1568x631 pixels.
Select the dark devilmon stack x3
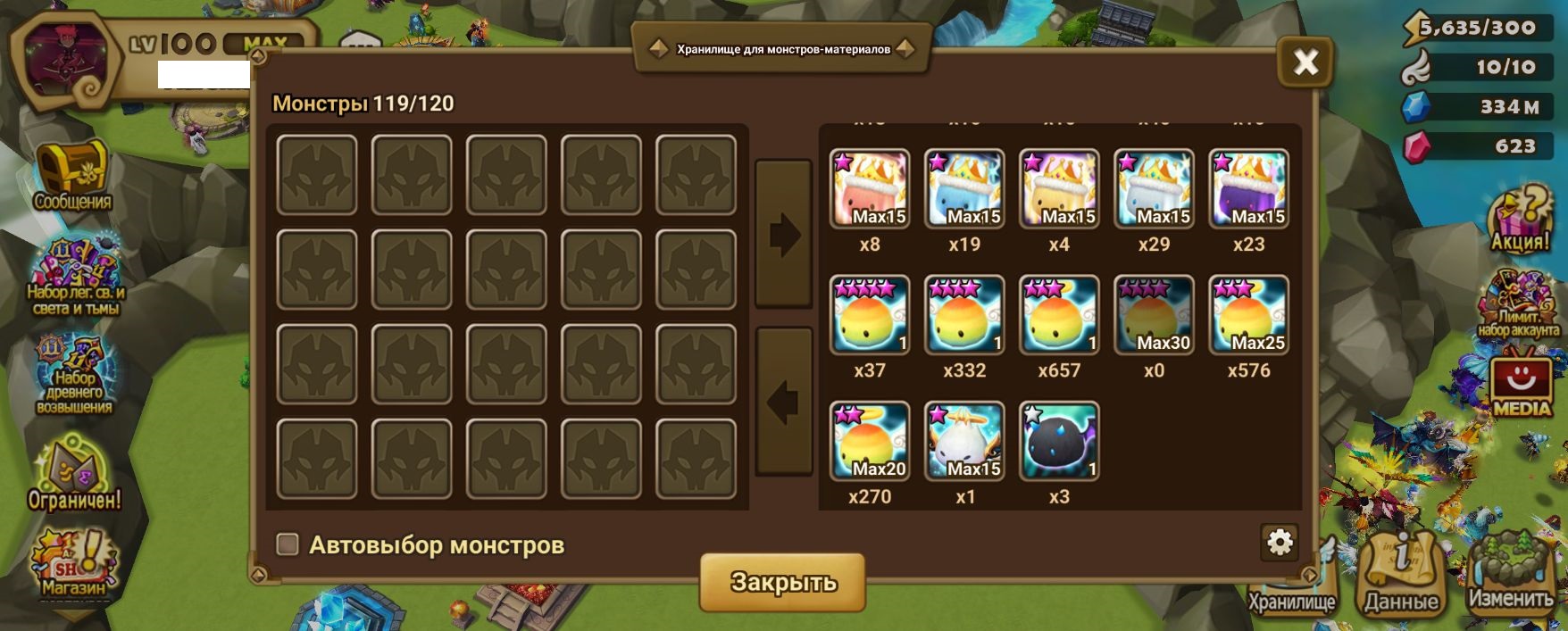[x=1059, y=441]
